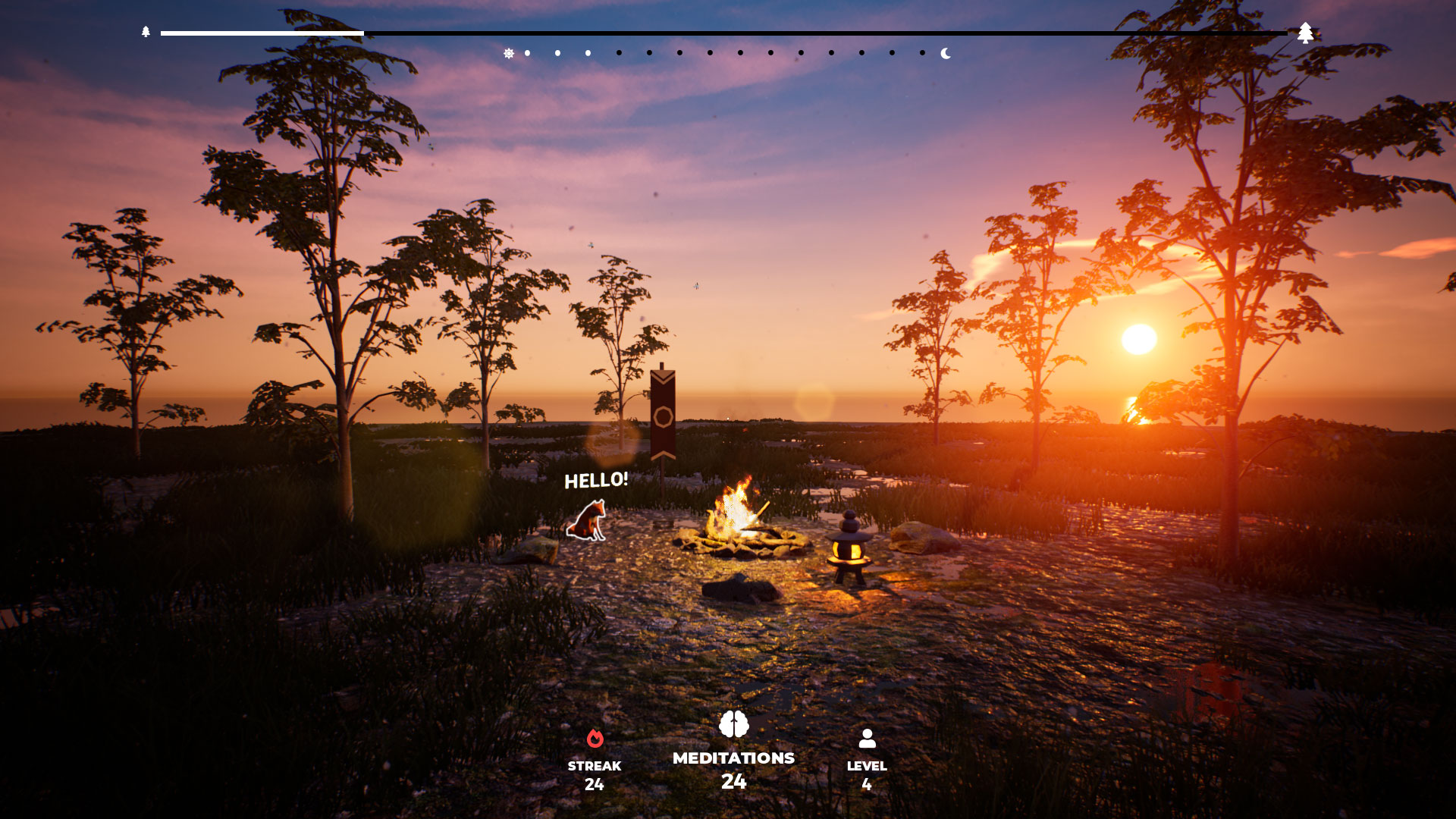Toggle the first day dot beside the sun
Image resolution: width=1456 pixels, height=819 pixels.
pyautogui.click(x=528, y=52)
